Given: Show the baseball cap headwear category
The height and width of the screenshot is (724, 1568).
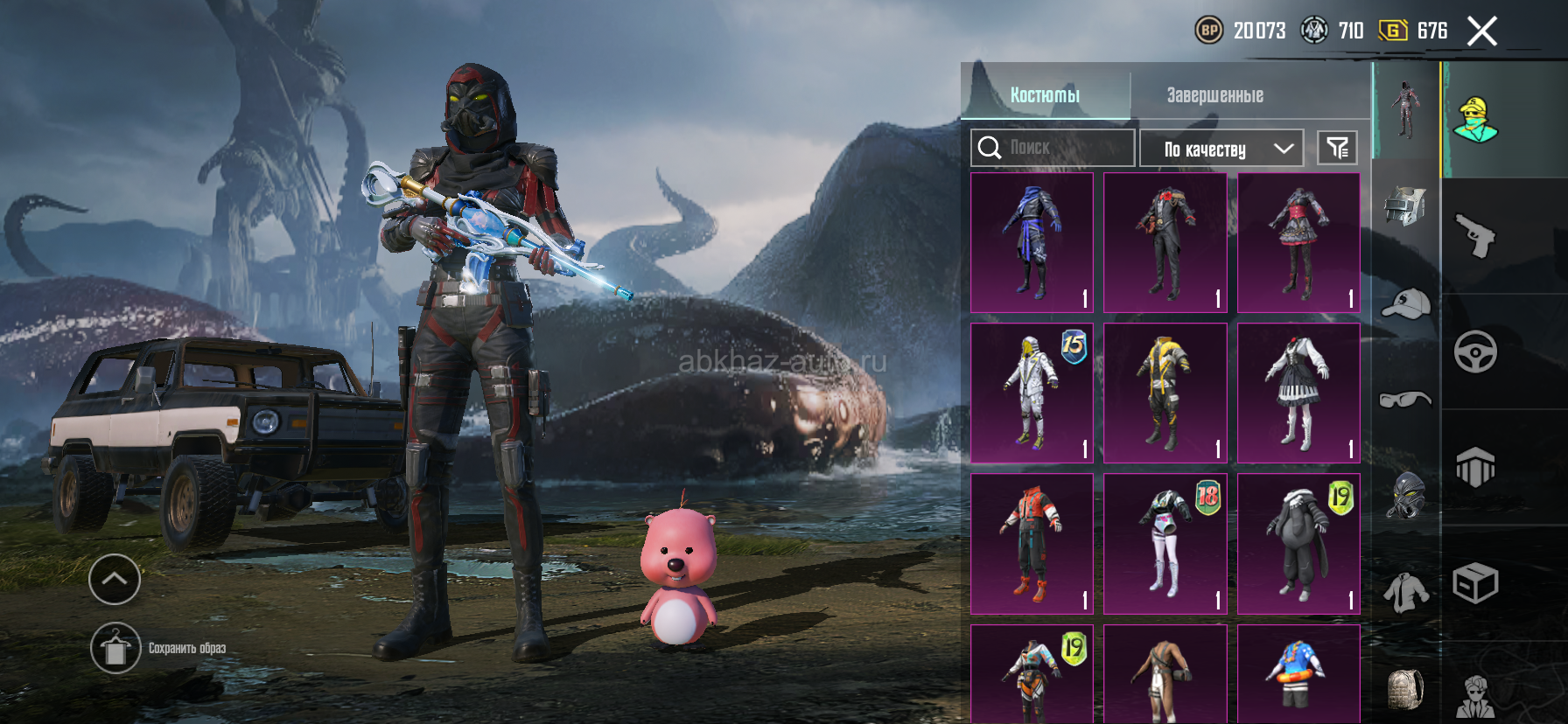Looking at the screenshot, I should (x=1405, y=303).
